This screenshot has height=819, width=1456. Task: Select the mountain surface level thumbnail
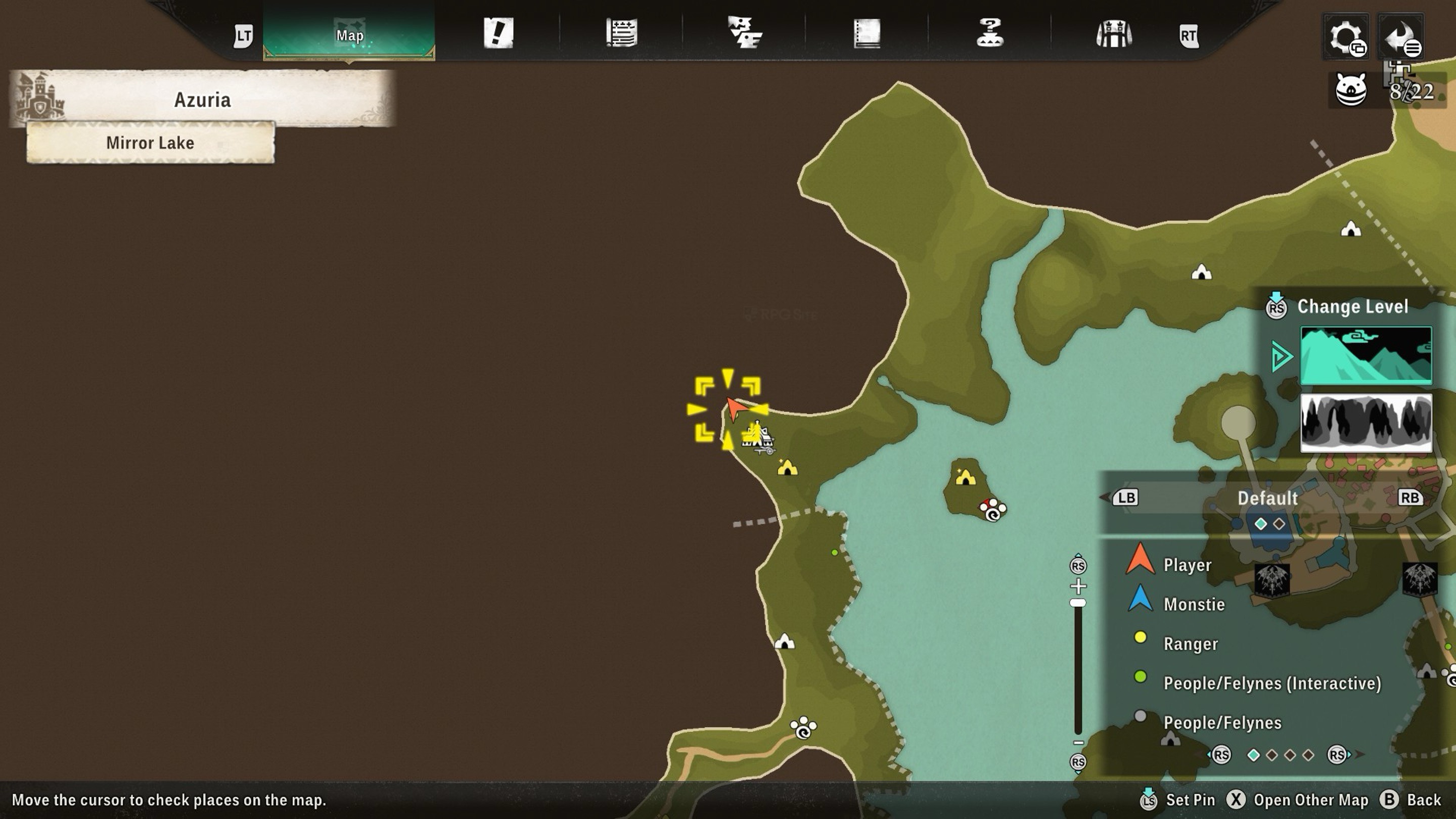click(x=1366, y=355)
